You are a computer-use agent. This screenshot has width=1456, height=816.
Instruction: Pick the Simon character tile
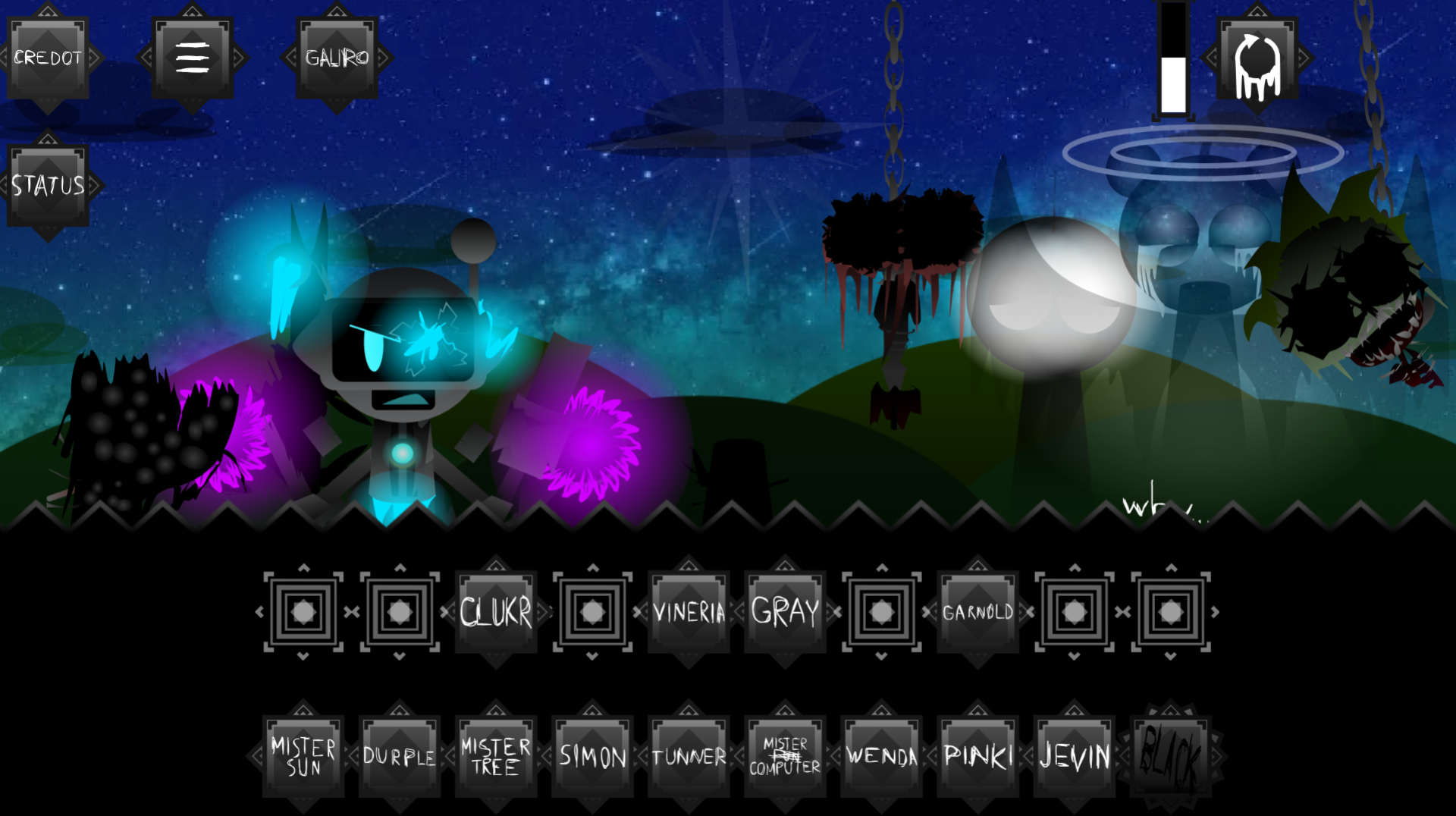(592, 756)
